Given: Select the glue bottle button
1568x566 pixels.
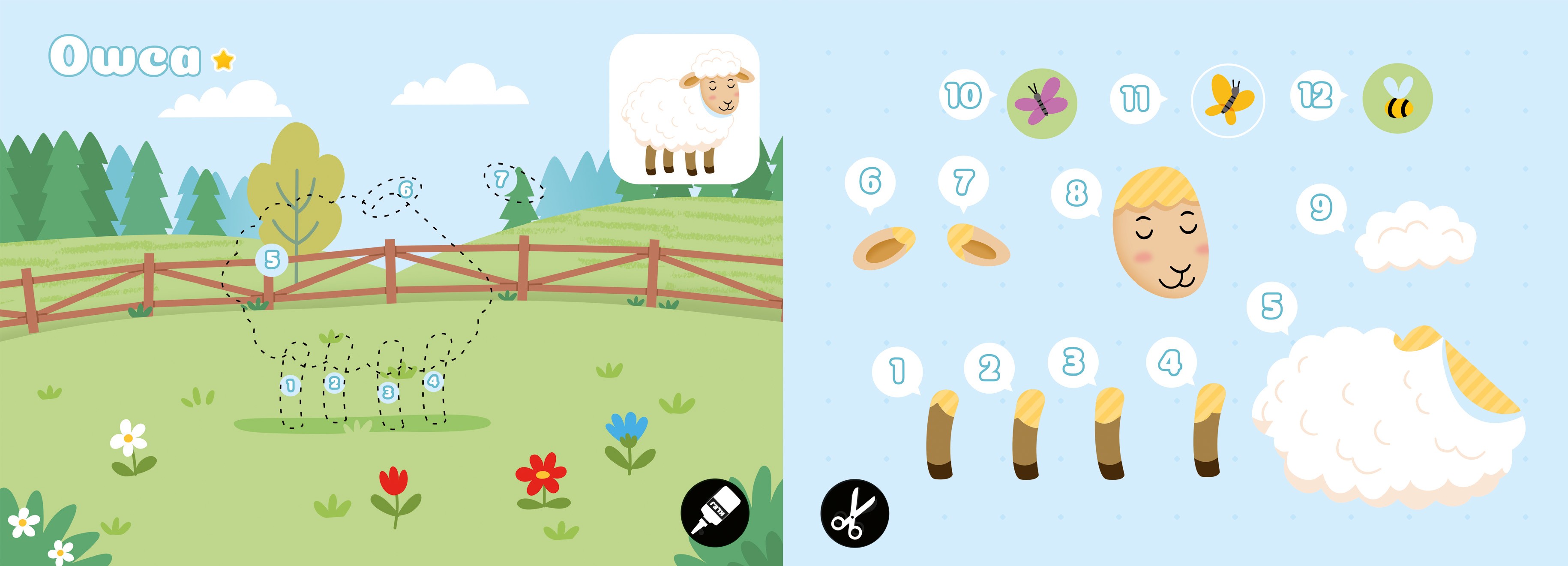Looking at the screenshot, I should coord(715,512).
